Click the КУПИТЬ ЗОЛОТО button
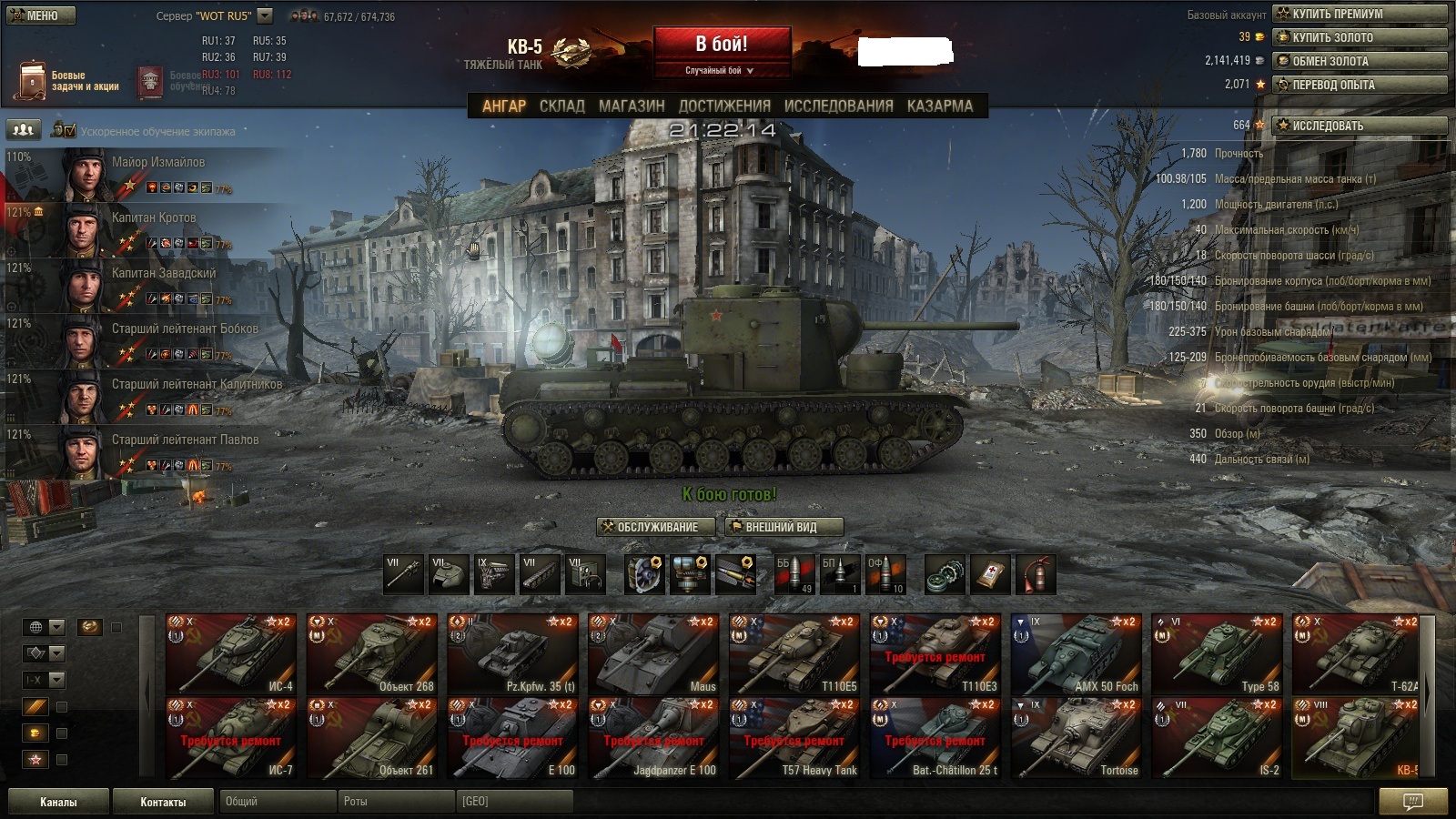This screenshot has height=819, width=1456. [1360, 37]
